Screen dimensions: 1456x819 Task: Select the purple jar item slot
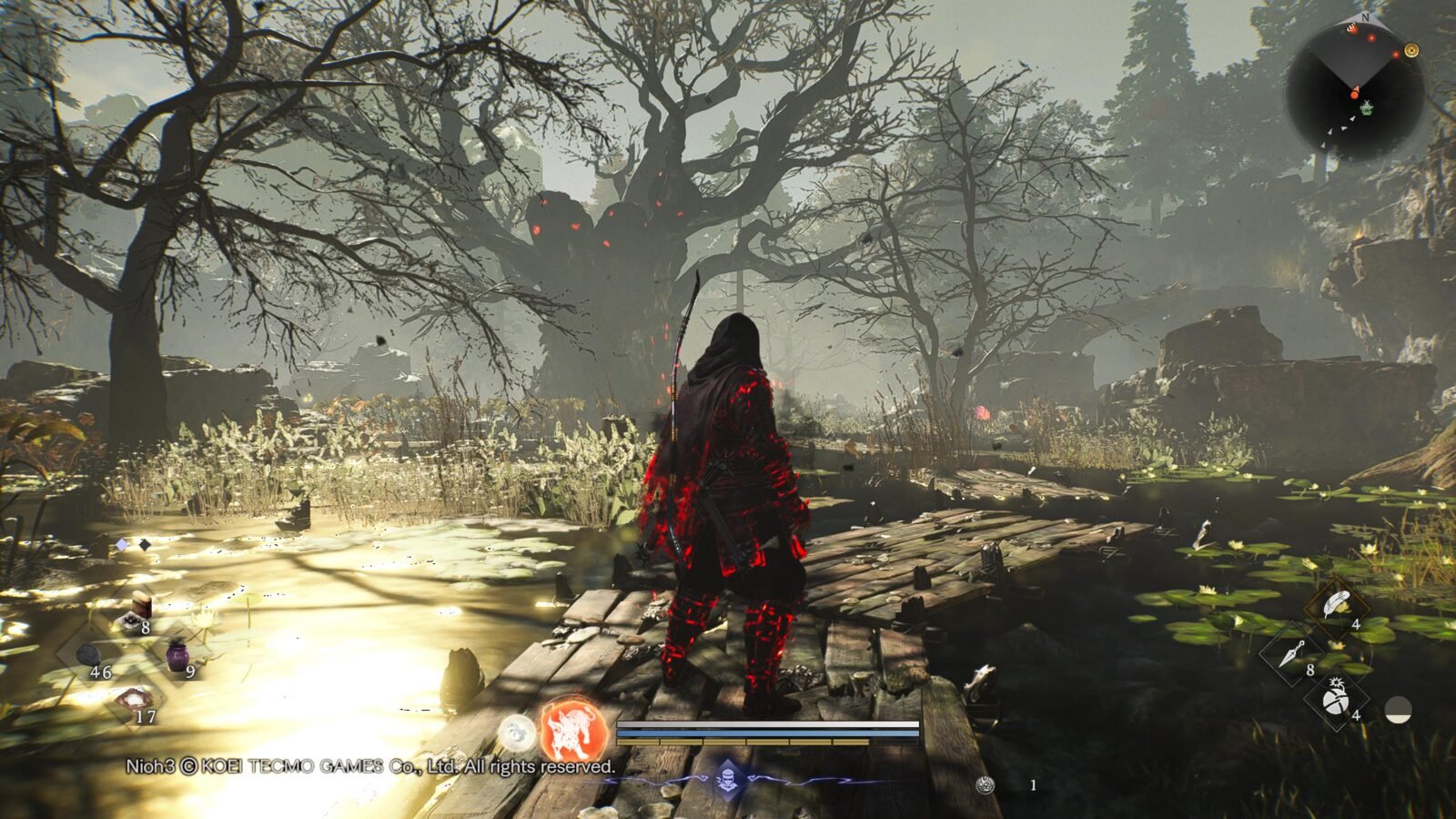(177, 654)
